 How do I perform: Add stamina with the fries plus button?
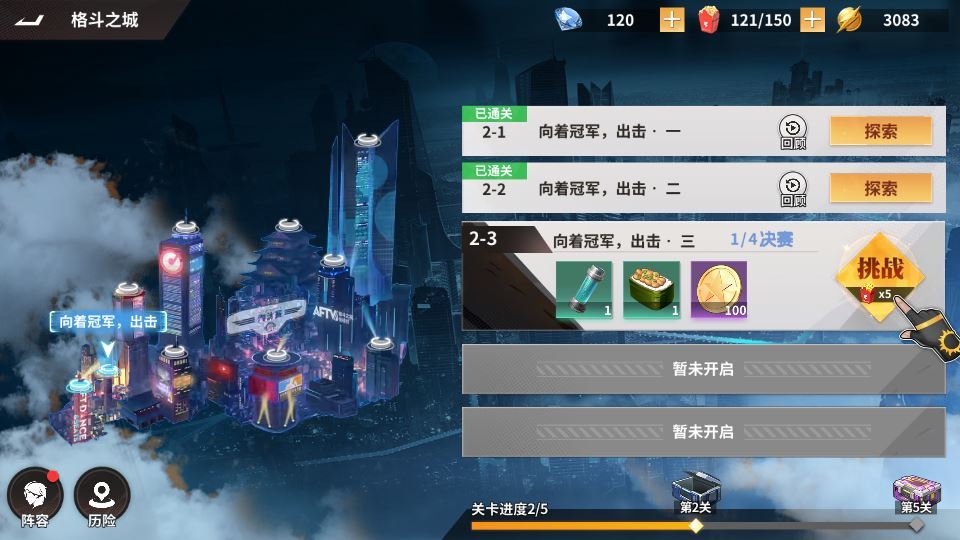point(812,20)
